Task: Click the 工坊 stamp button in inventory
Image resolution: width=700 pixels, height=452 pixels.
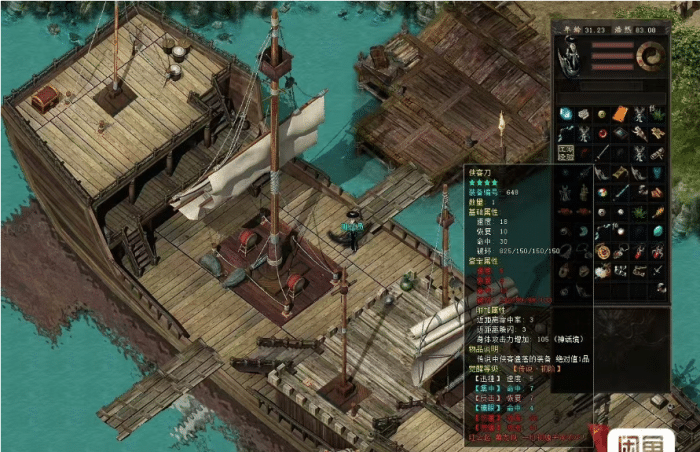Action: (x=565, y=151)
